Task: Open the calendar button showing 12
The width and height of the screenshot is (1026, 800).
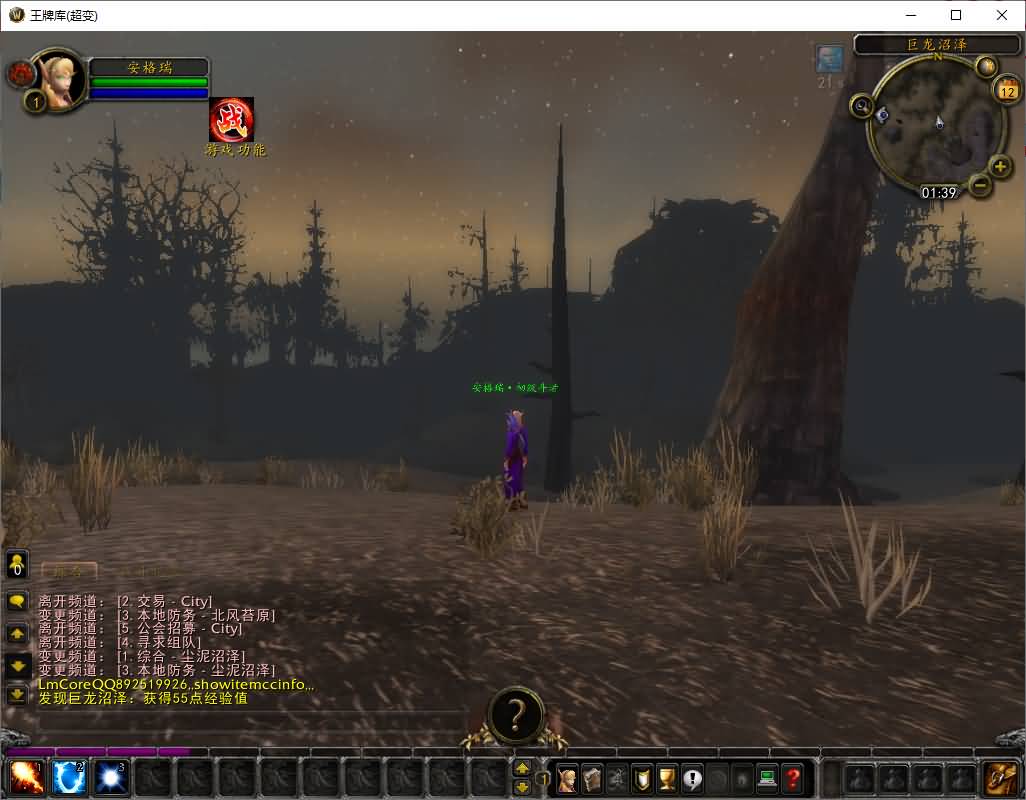Action: point(1007,89)
